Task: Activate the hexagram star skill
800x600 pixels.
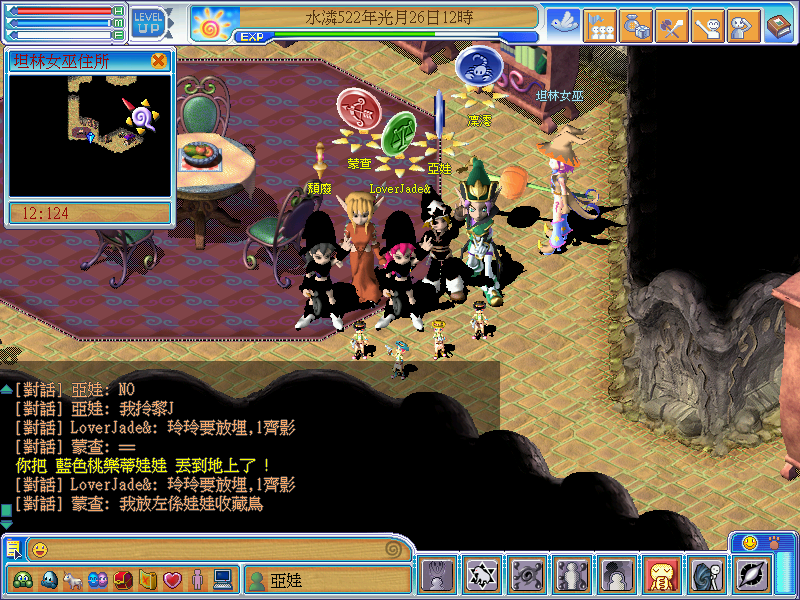Action: [483, 576]
